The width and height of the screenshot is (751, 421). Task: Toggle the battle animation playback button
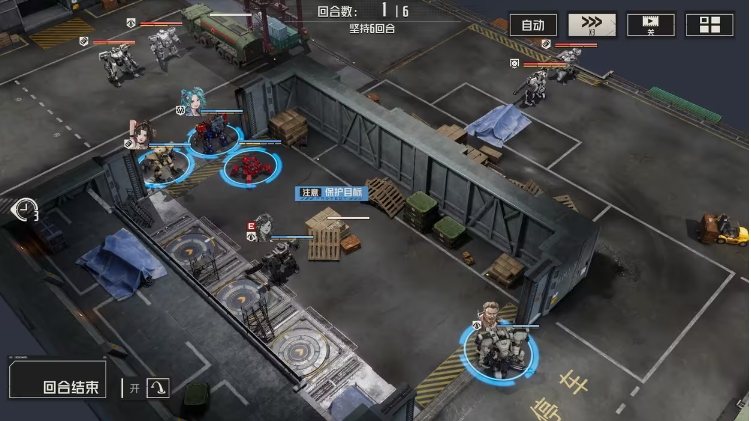pyautogui.click(x=651, y=25)
